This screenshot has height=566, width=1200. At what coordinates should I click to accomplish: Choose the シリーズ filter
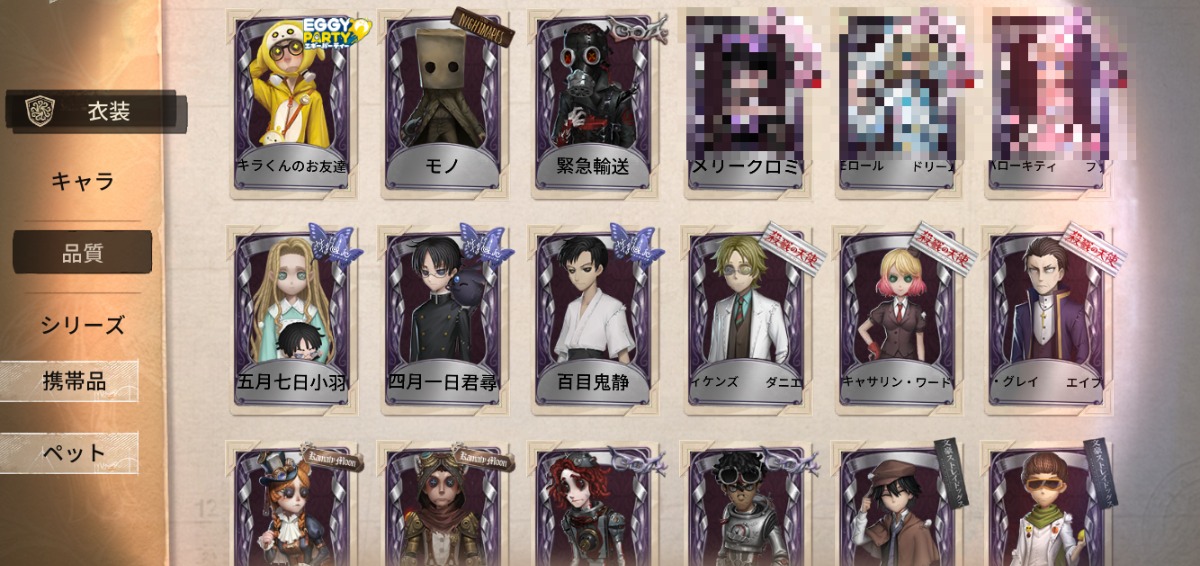[82, 325]
